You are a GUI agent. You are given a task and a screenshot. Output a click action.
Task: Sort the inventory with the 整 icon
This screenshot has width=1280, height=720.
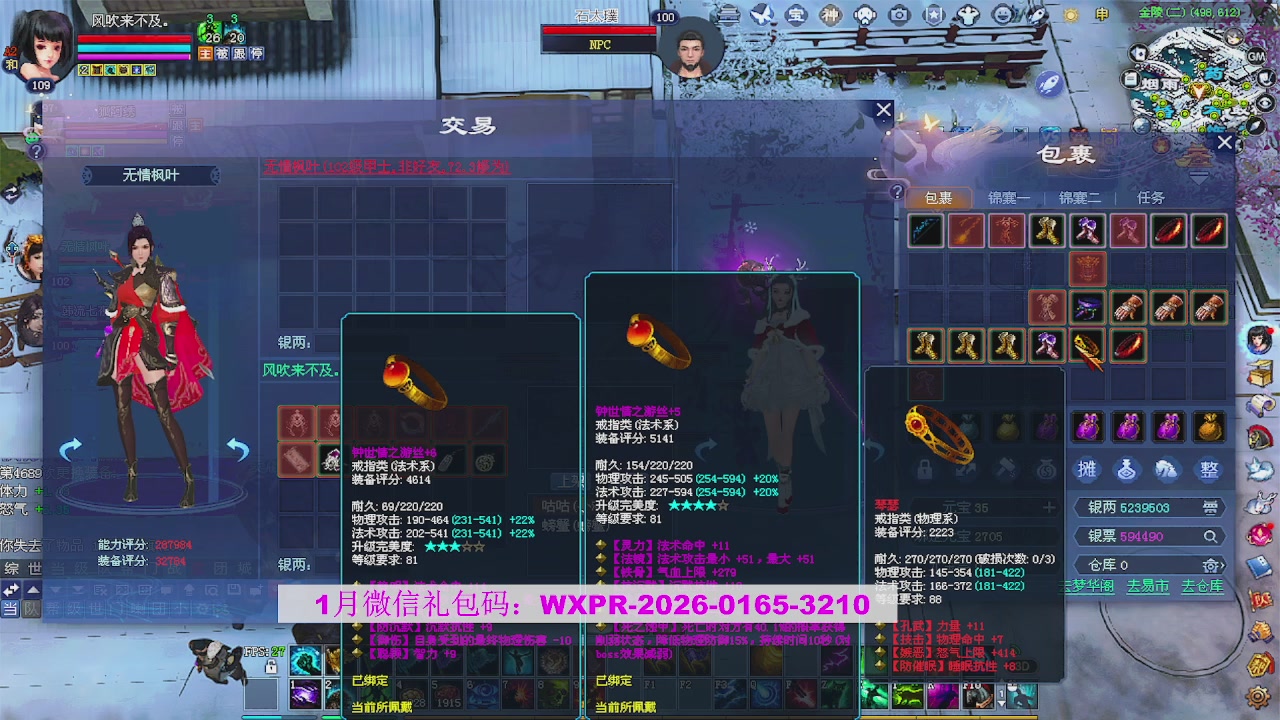click(1210, 470)
